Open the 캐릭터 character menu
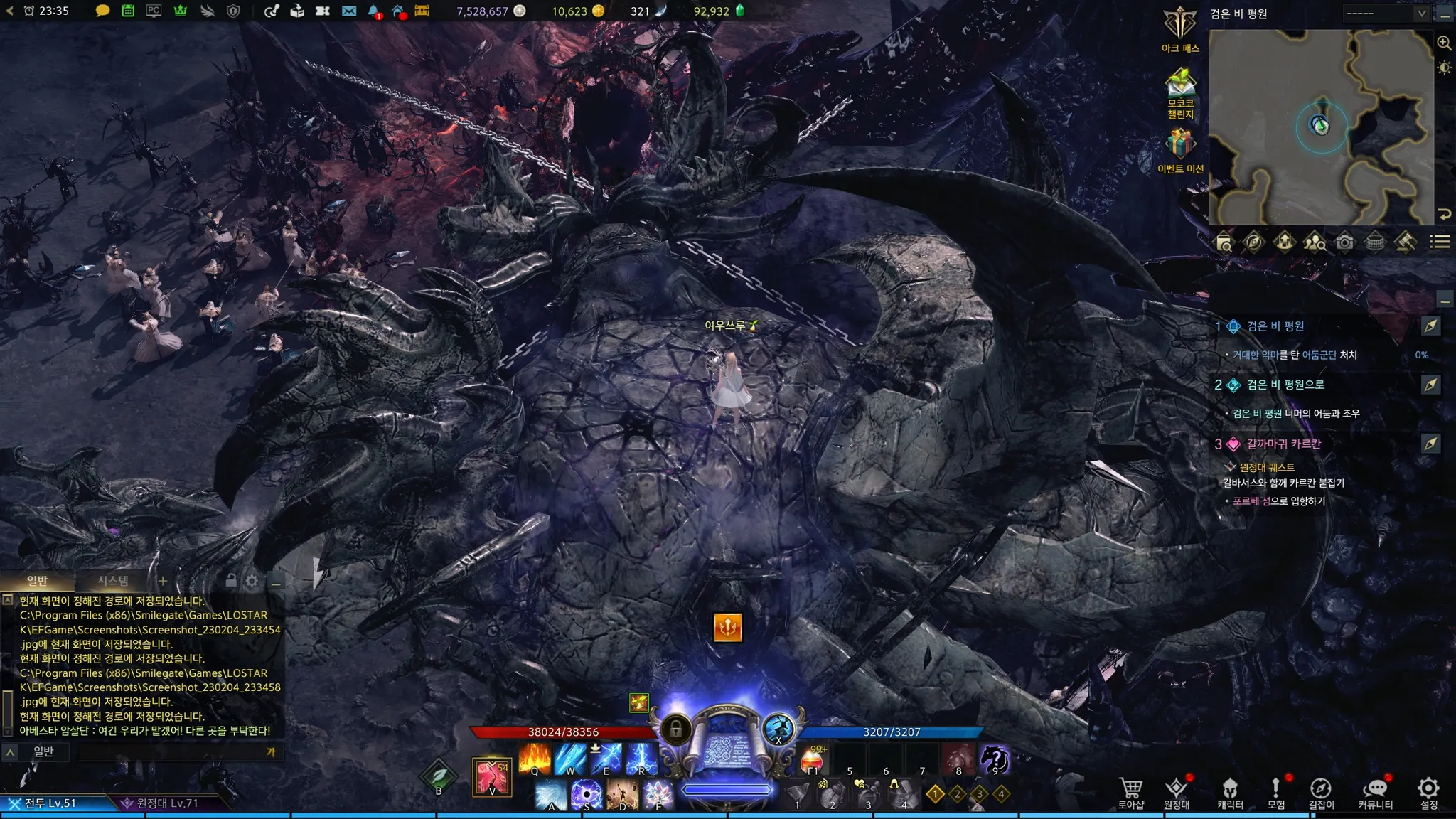Screen dimensions: 1456x819 pyautogui.click(x=1230, y=792)
